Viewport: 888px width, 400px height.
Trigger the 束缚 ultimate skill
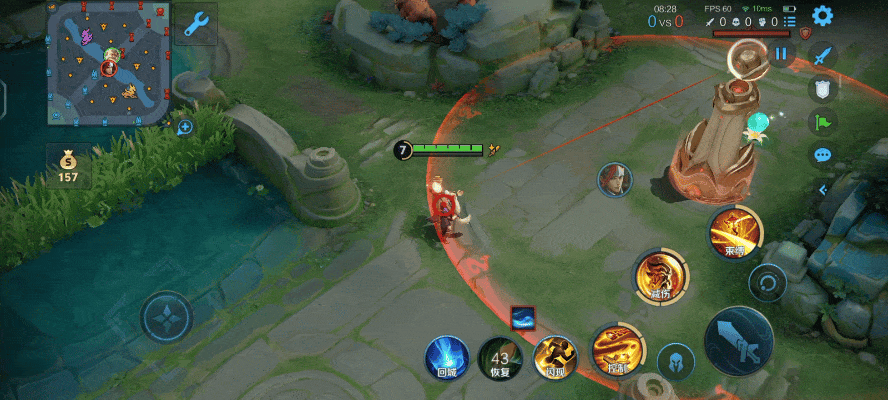[735, 233]
